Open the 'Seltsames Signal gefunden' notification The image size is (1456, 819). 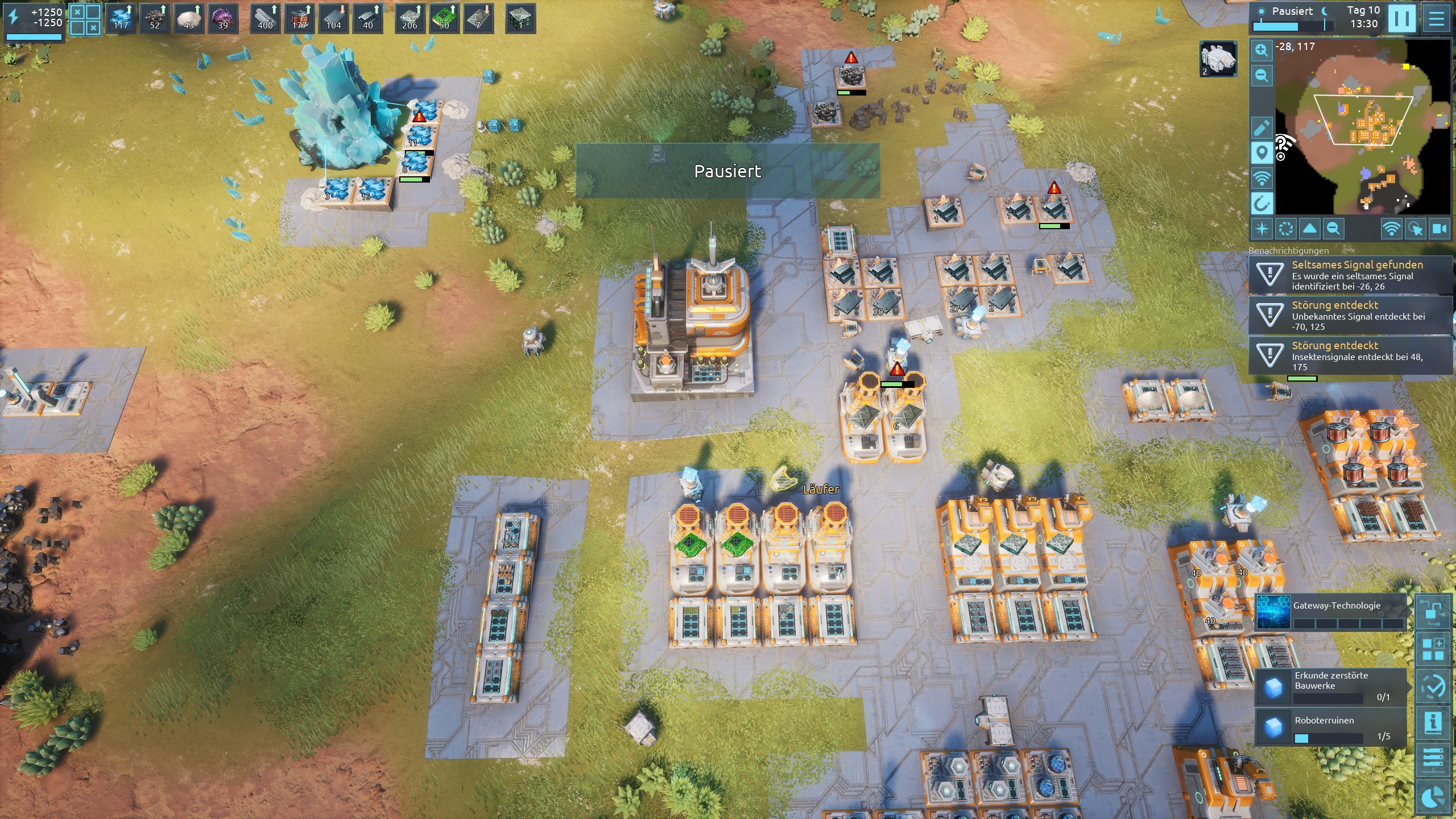pos(1350,275)
